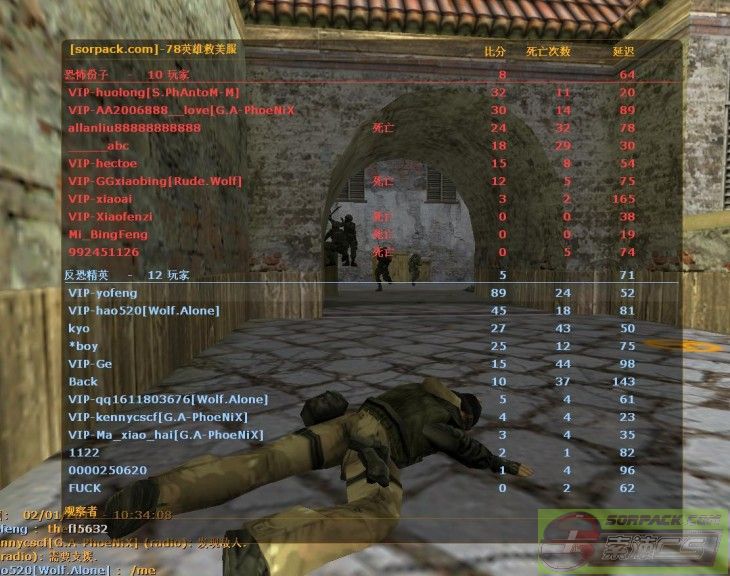Pick VIP-Ge in the scoreboard

coord(90,364)
